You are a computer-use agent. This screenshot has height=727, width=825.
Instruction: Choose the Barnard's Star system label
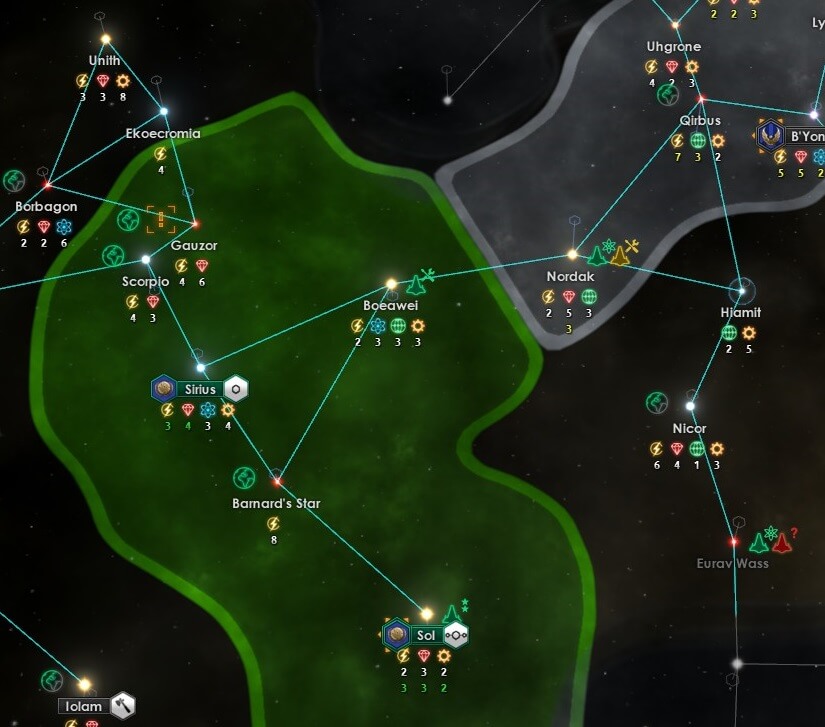point(276,503)
